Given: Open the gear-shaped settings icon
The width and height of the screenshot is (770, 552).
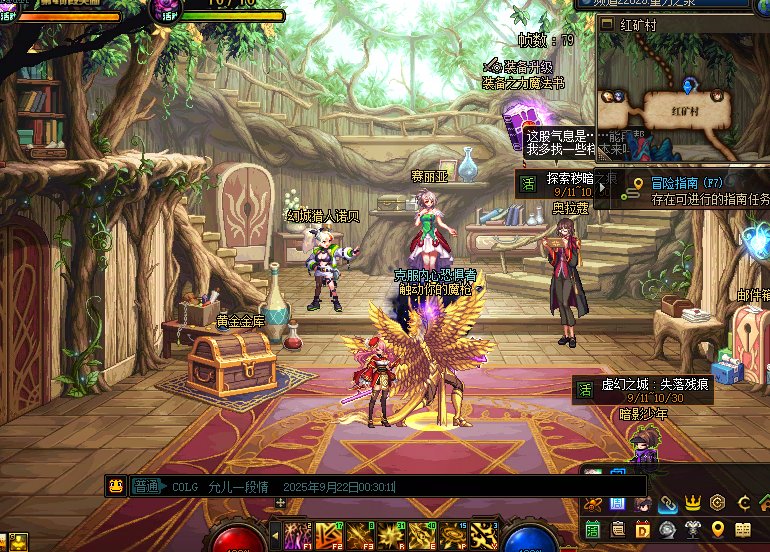Looking at the screenshot, I should click(x=717, y=502).
